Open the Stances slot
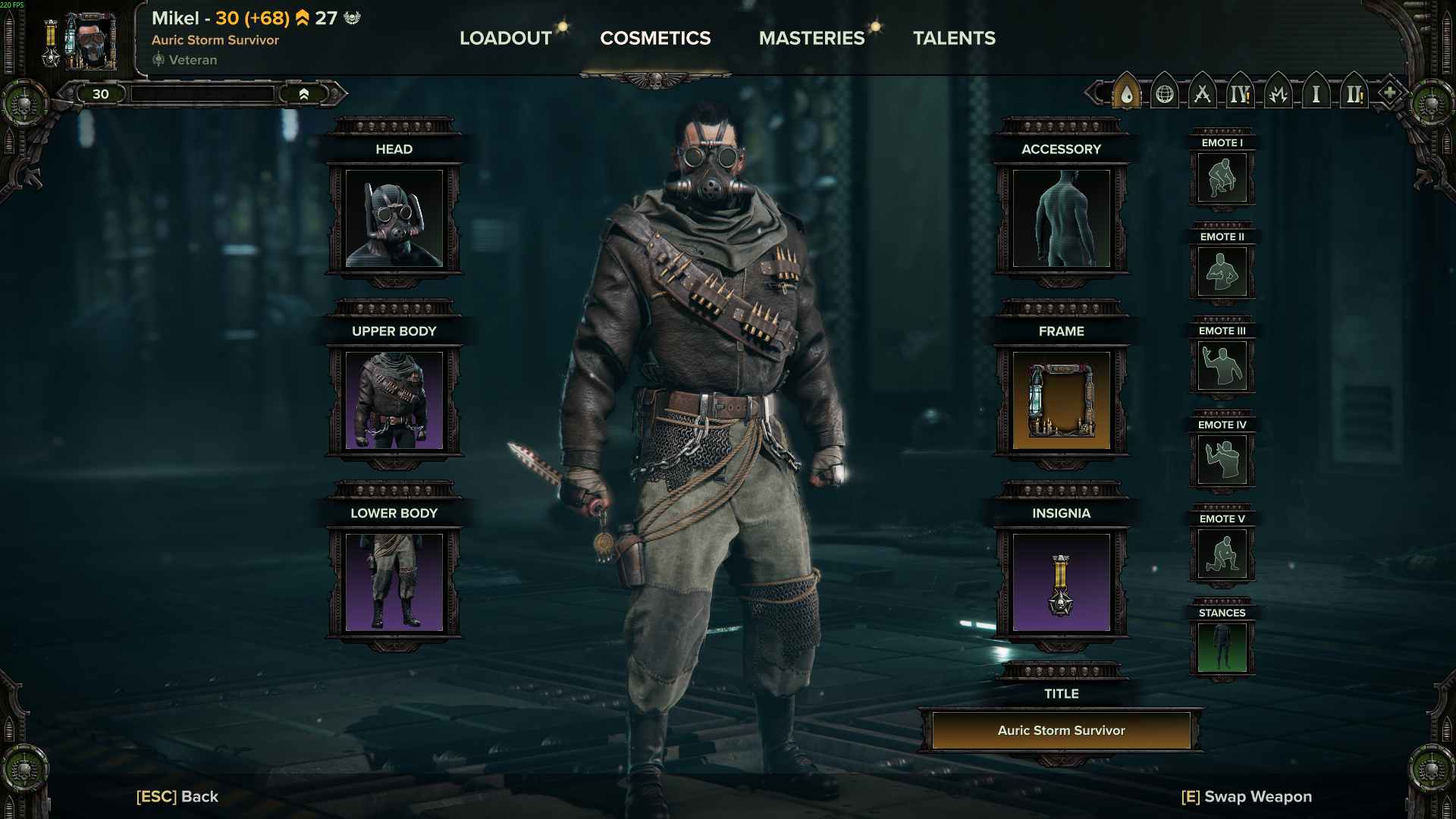The height and width of the screenshot is (819, 1456). pos(1222,648)
